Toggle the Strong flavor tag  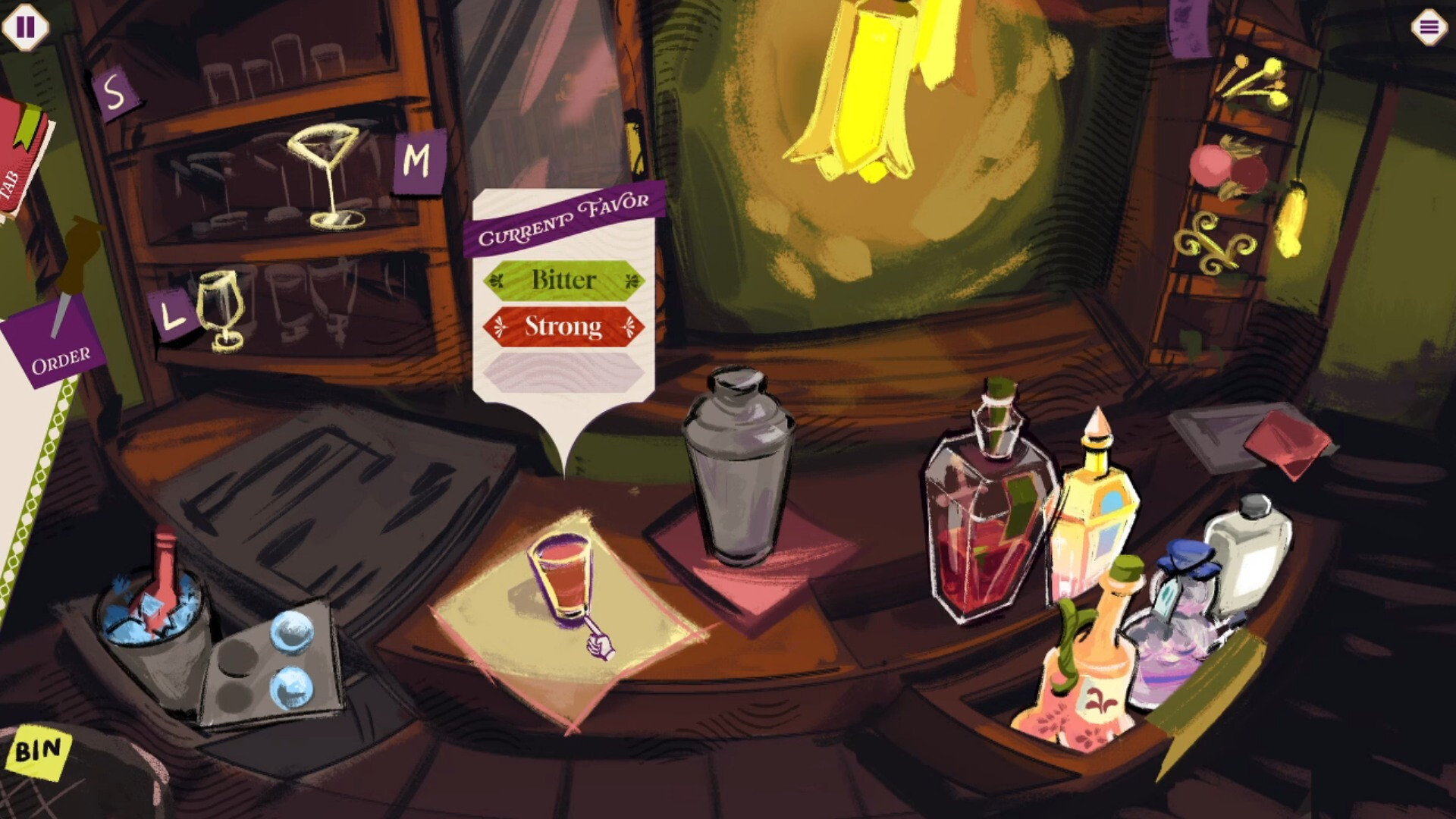point(564,328)
